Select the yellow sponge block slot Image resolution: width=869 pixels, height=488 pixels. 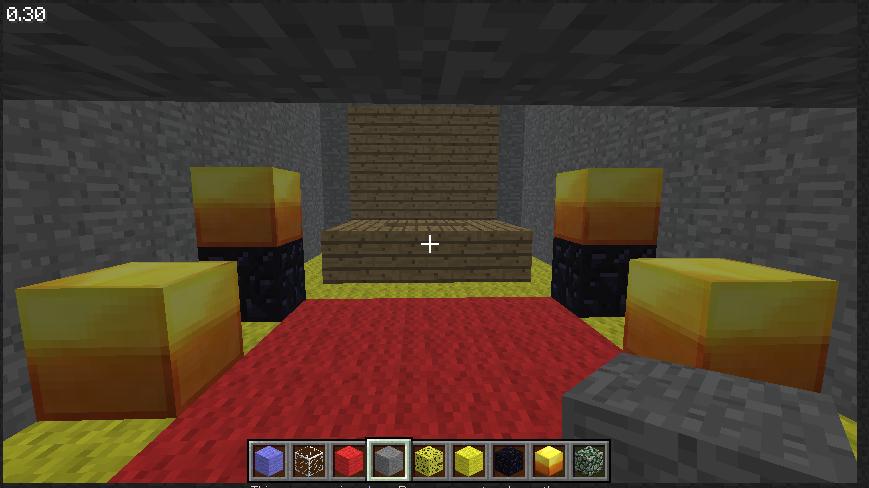tap(429, 461)
